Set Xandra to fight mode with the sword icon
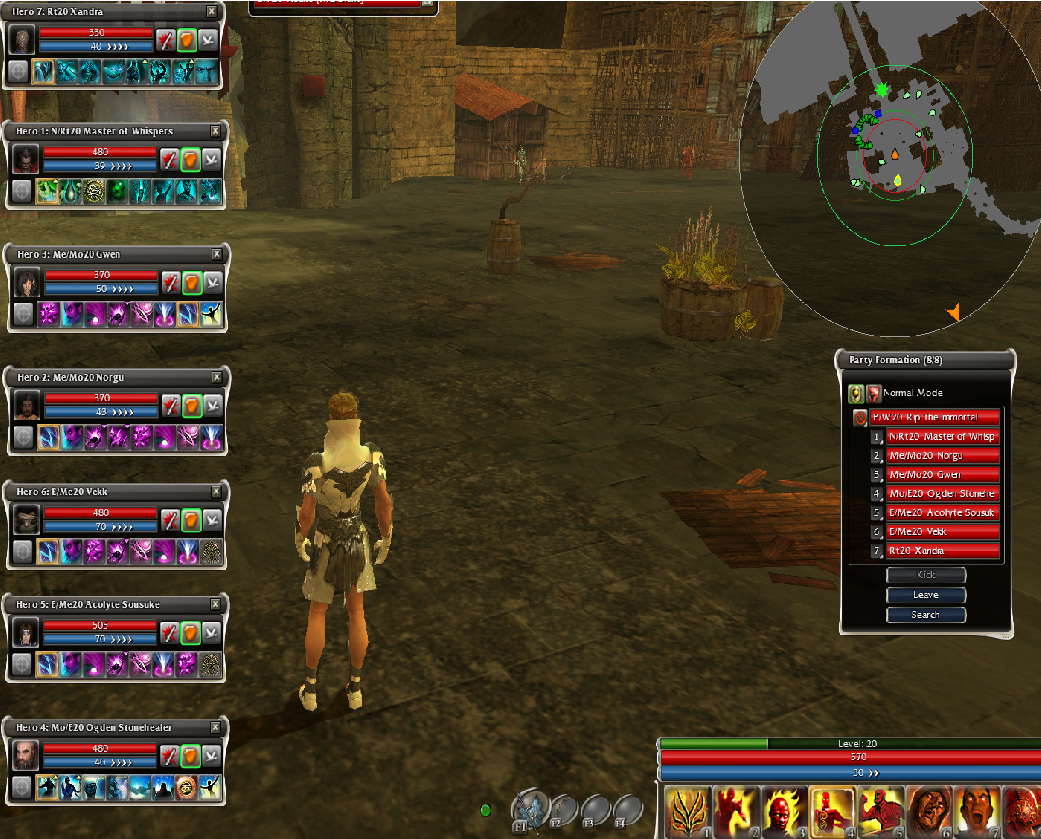 tap(164, 40)
